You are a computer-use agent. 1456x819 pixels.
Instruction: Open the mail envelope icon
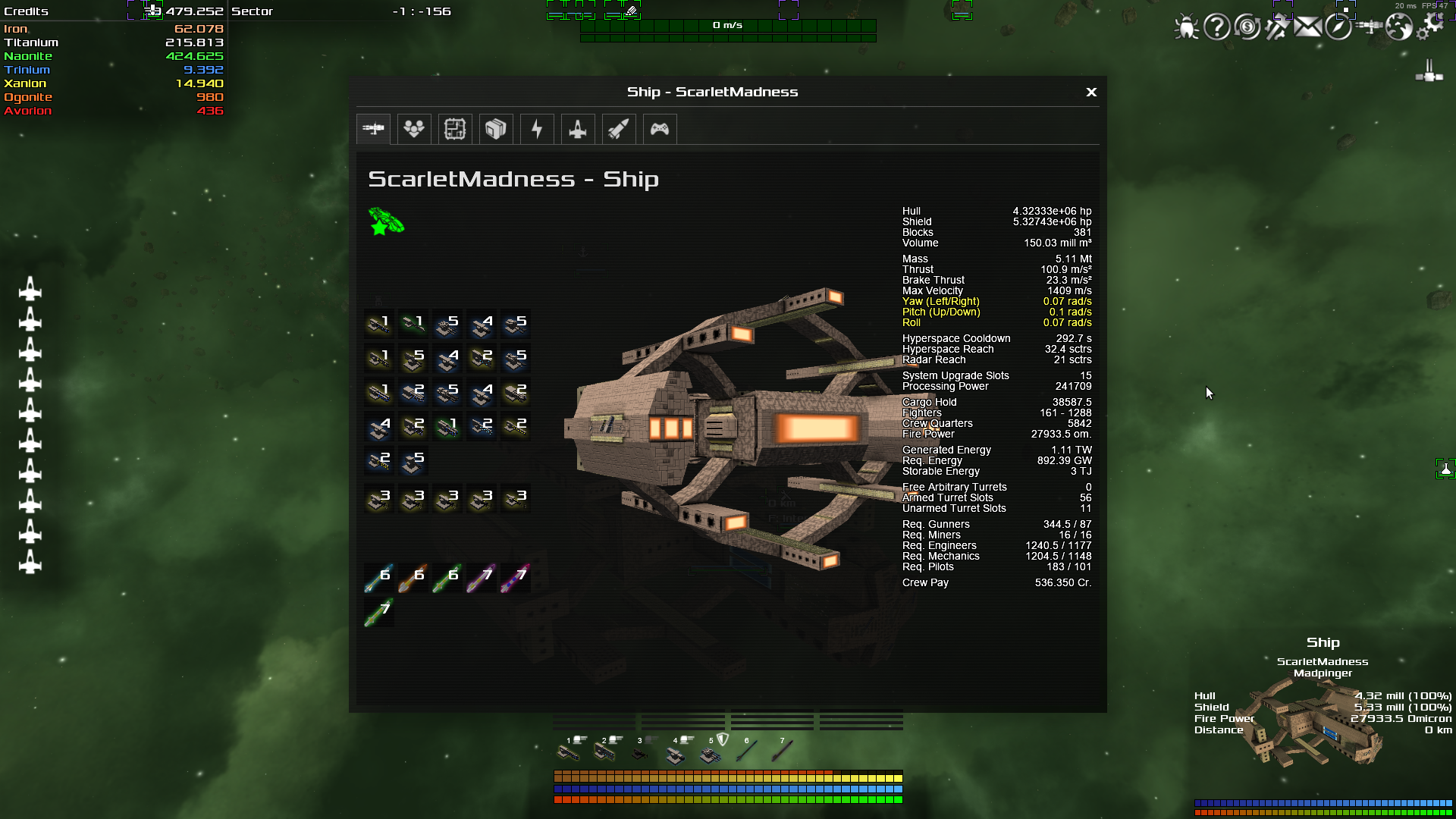tap(1307, 28)
